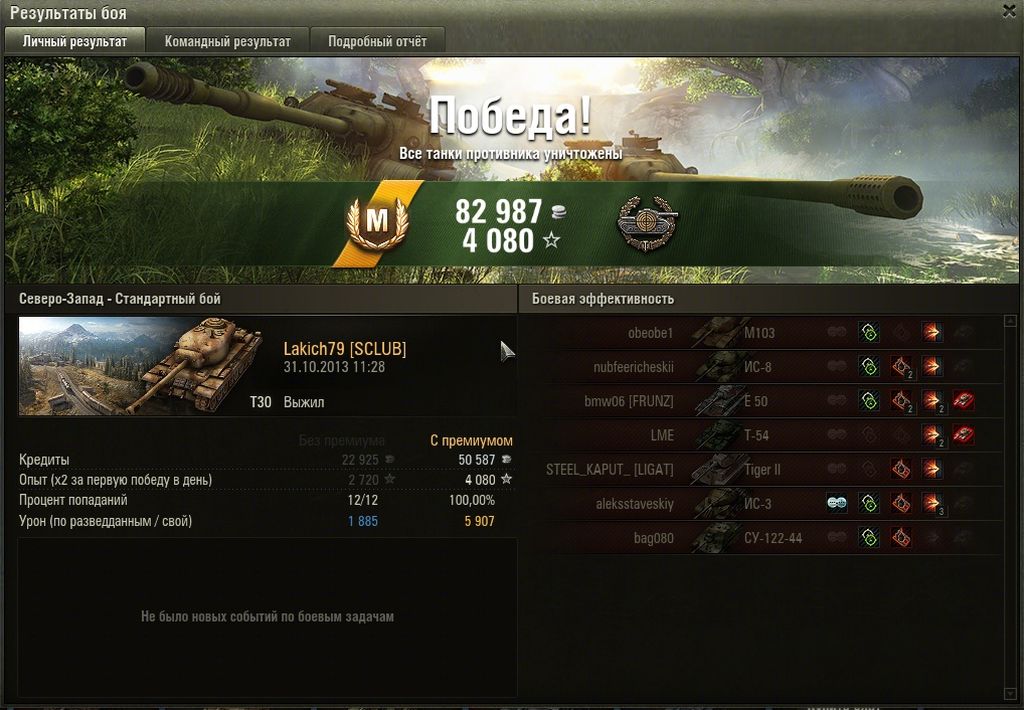Open the Командный результат tab

coord(228,41)
